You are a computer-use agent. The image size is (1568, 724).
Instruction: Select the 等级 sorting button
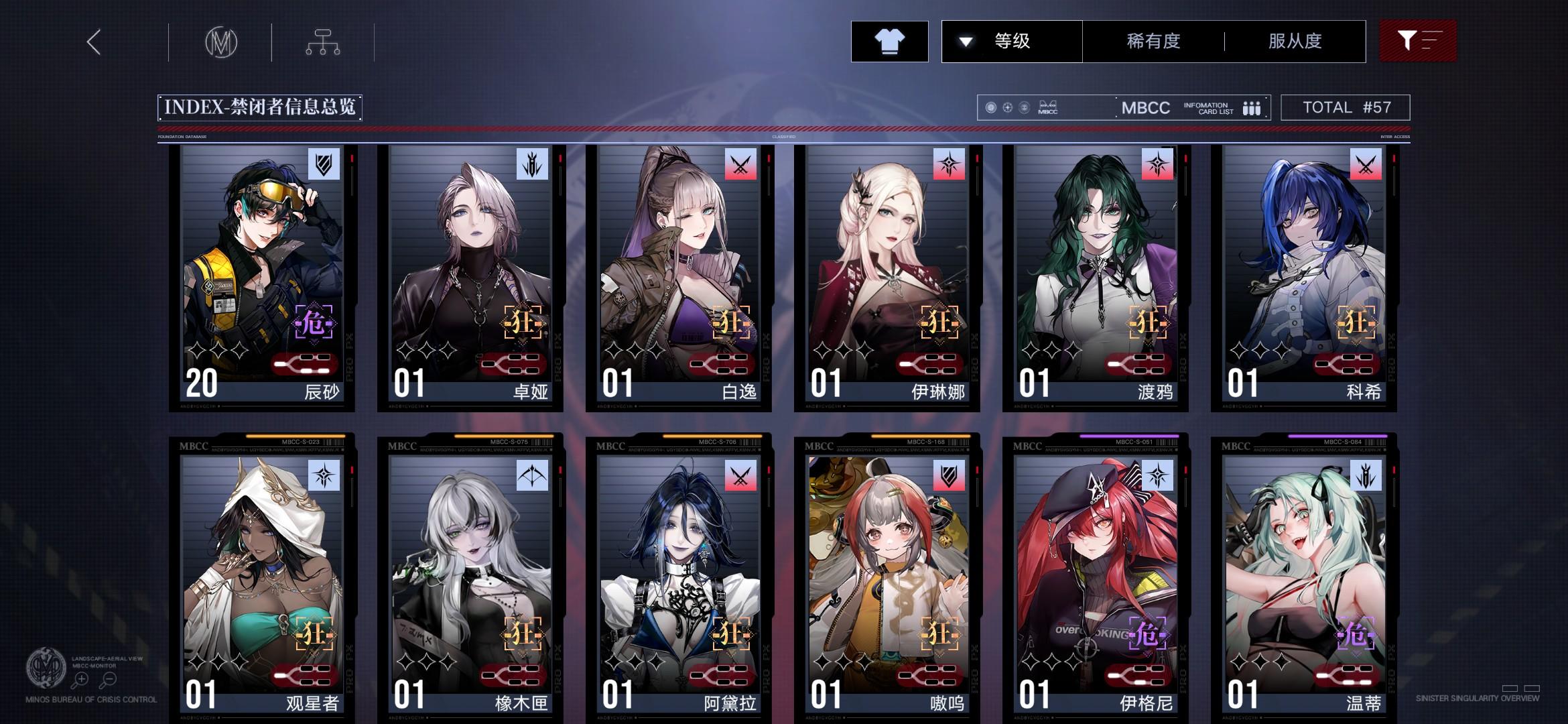(x=1012, y=42)
